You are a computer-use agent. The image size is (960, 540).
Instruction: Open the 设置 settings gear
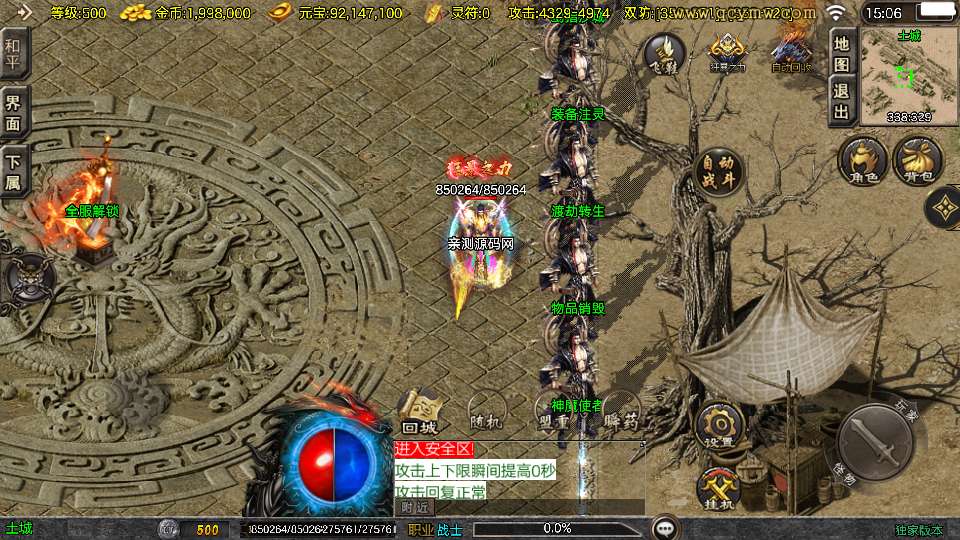(719, 427)
